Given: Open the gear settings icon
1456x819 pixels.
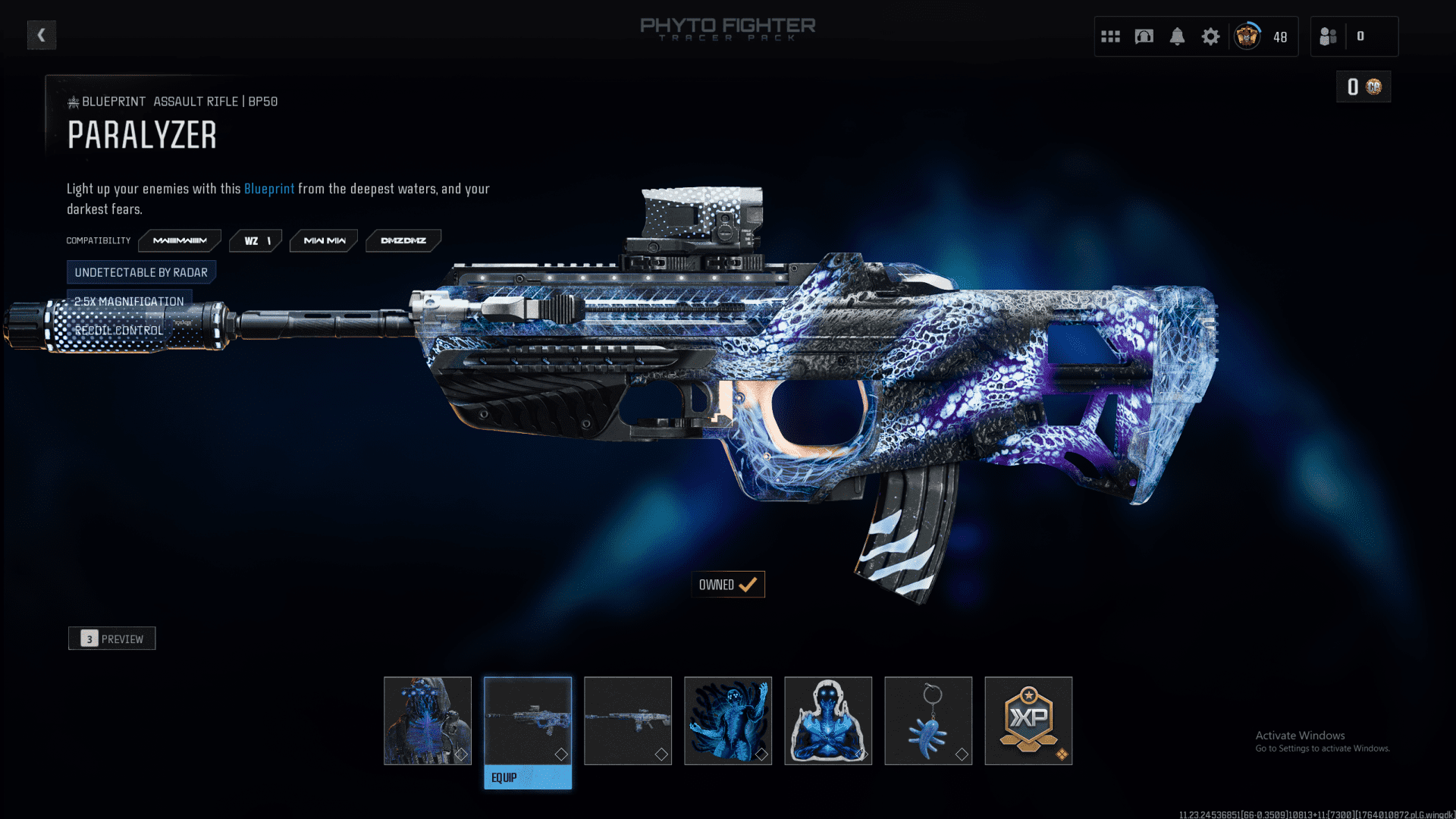Looking at the screenshot, I should (1210, 36).
